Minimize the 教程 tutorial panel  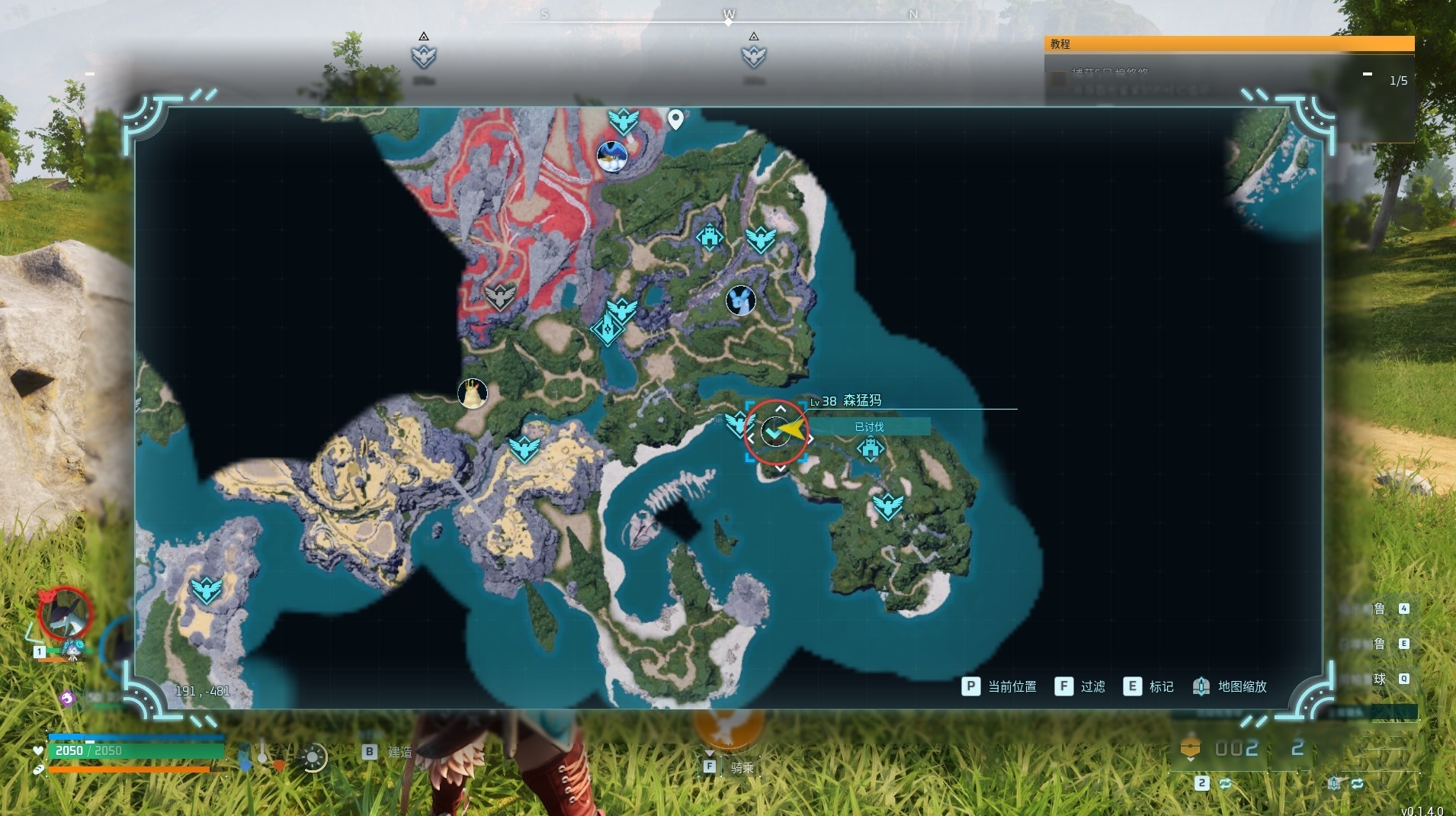point(1368,75)
